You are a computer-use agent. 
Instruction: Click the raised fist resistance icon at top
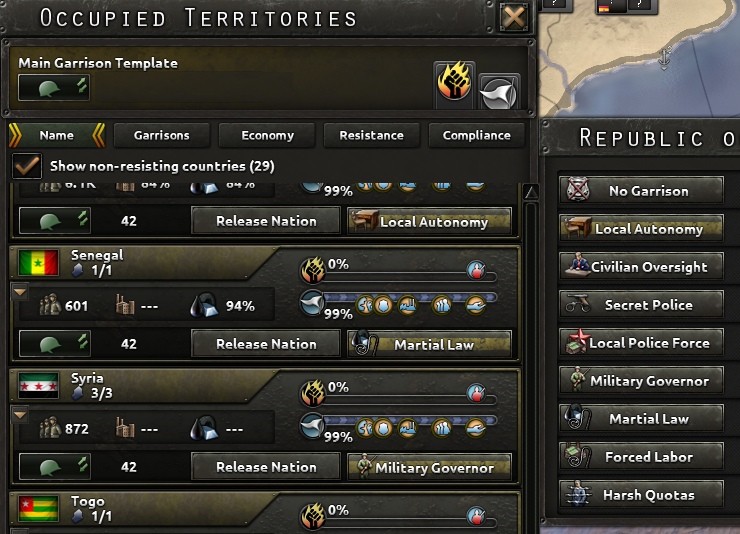pyautogui.click(x=455, y=82)
